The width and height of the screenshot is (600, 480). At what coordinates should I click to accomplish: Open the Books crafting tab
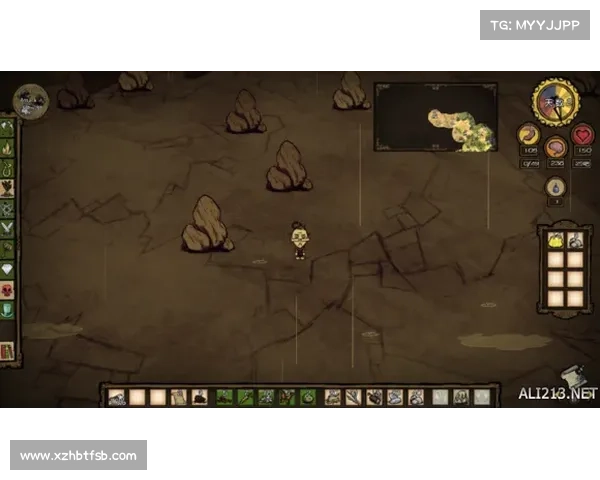[x=8, y=350]
